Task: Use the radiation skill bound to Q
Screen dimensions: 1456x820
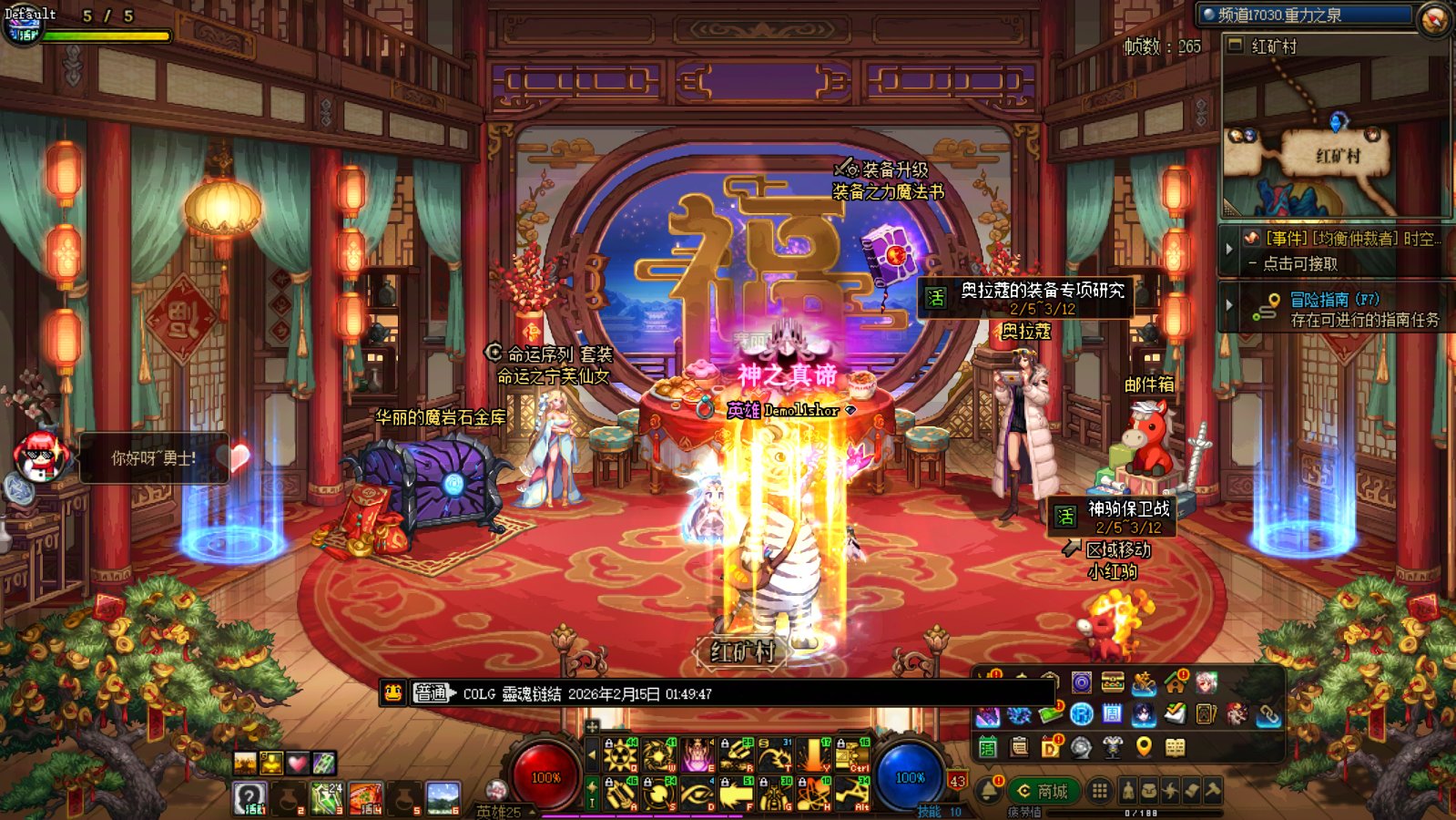Action: point(619,755)
